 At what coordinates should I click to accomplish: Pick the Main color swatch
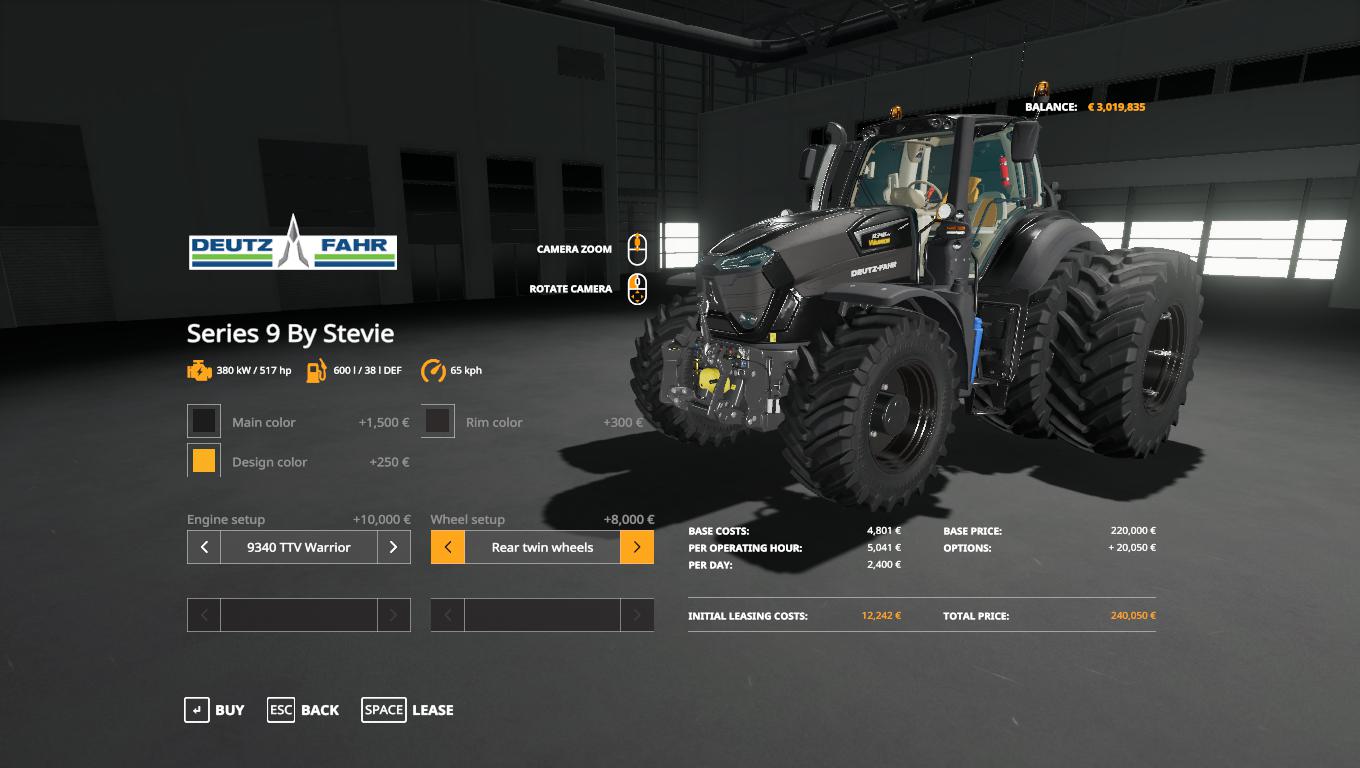tap(204, 422)
